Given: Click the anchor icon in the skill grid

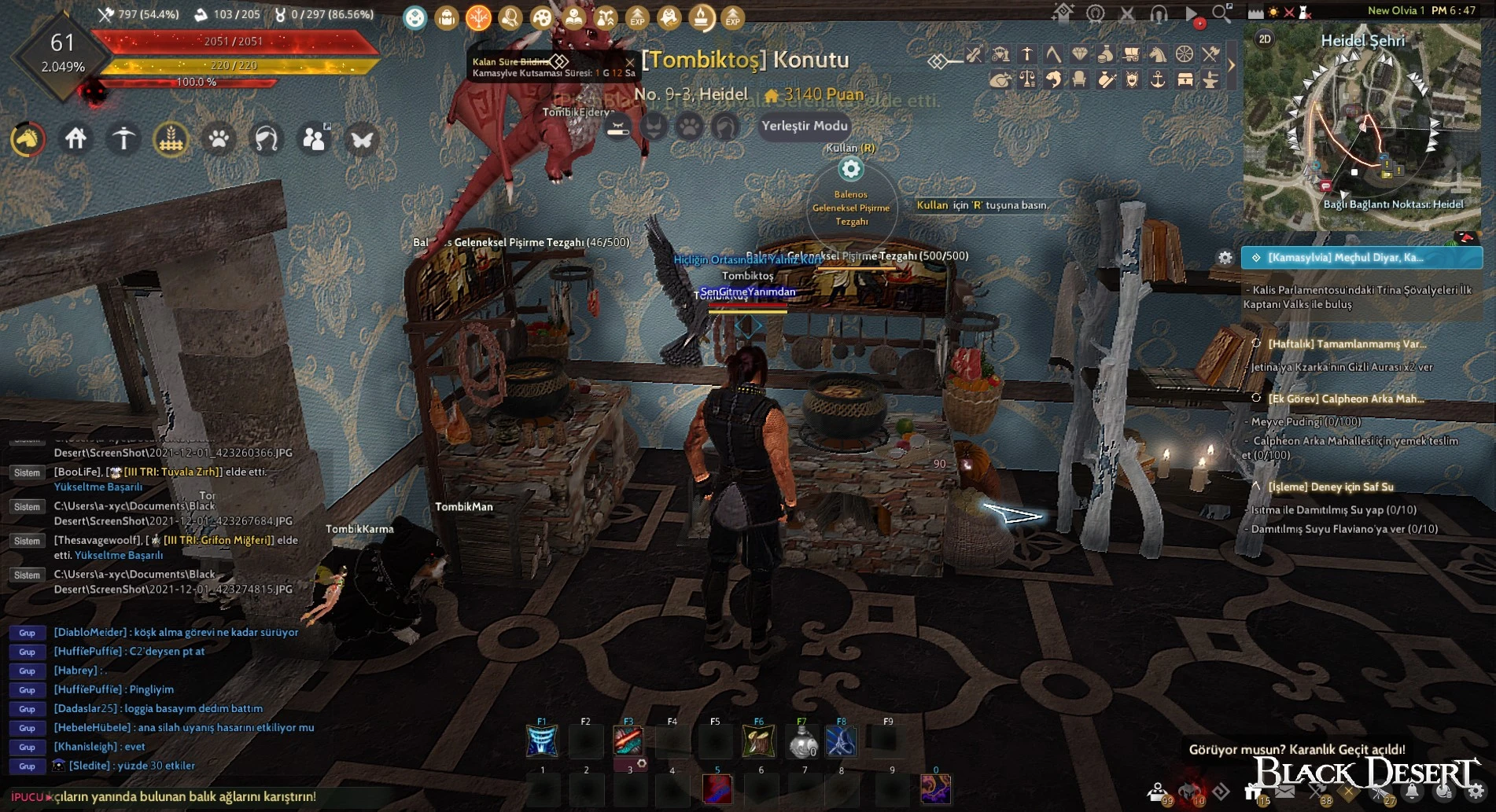Looking at the screenshot, I should coord(1158,79).
